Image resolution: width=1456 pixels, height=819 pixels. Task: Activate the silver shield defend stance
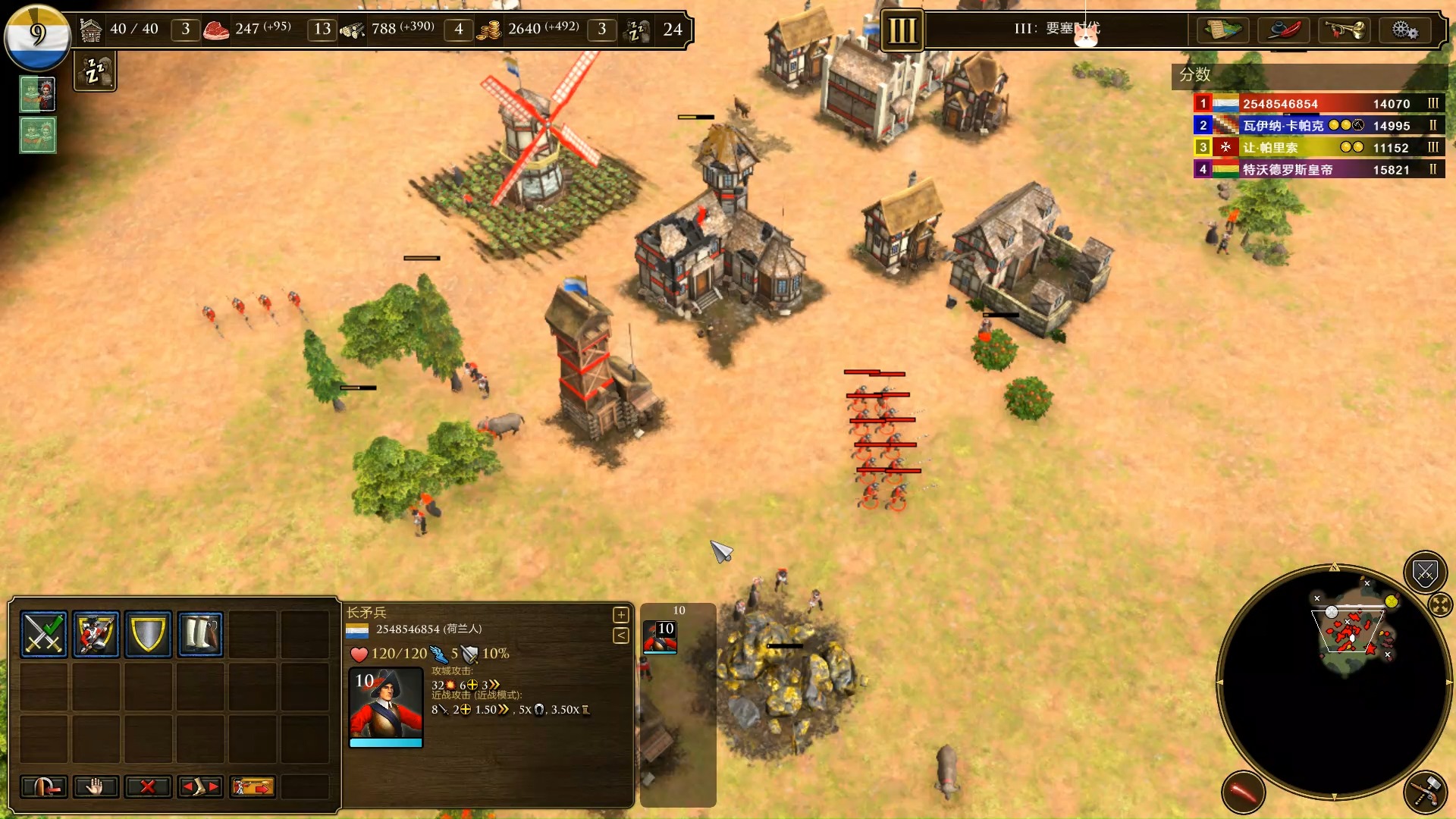point(149,634)
